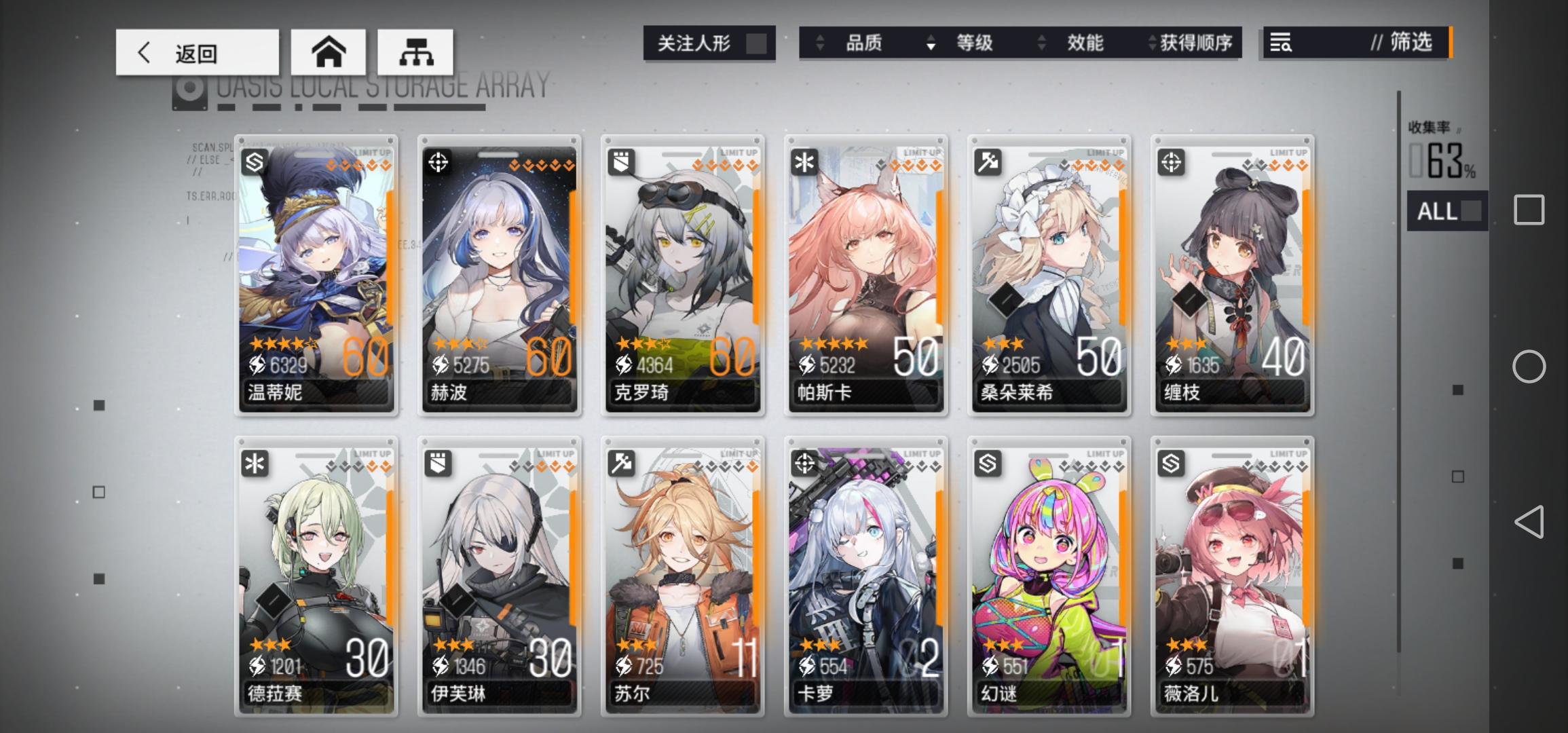Select the hammer class icon on 桑朵莱希's card
This screenshot has width=1568, height=733.
point(987,162)
